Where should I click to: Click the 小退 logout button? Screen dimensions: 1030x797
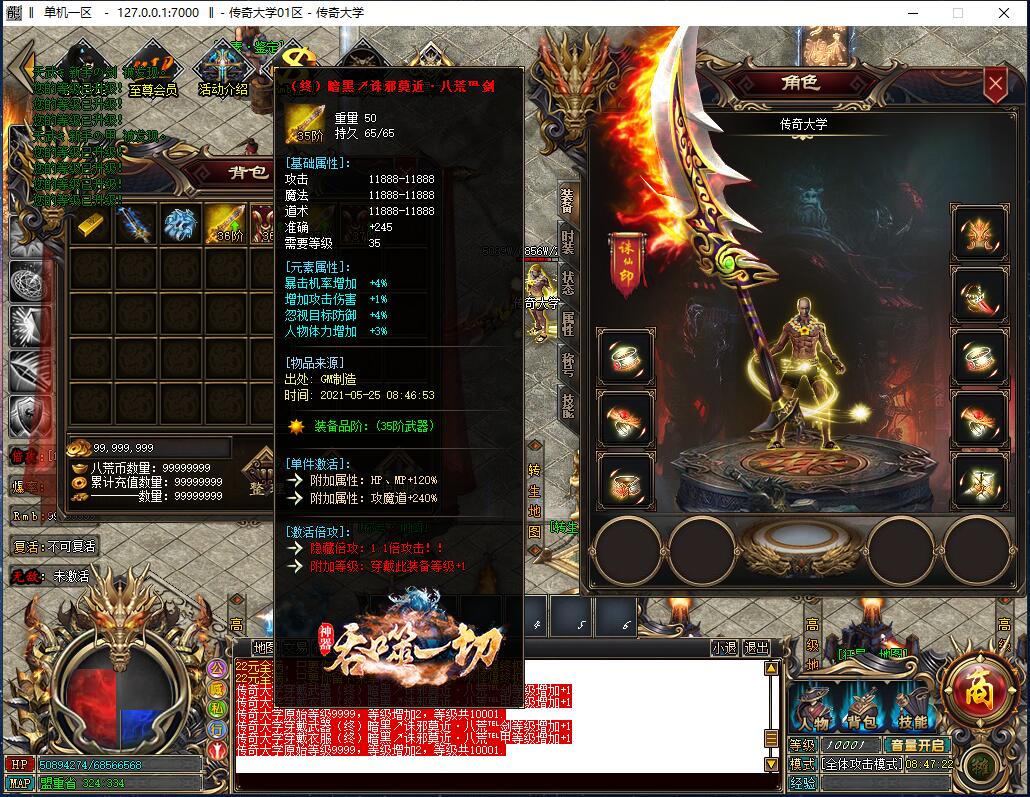coord(724,647)
